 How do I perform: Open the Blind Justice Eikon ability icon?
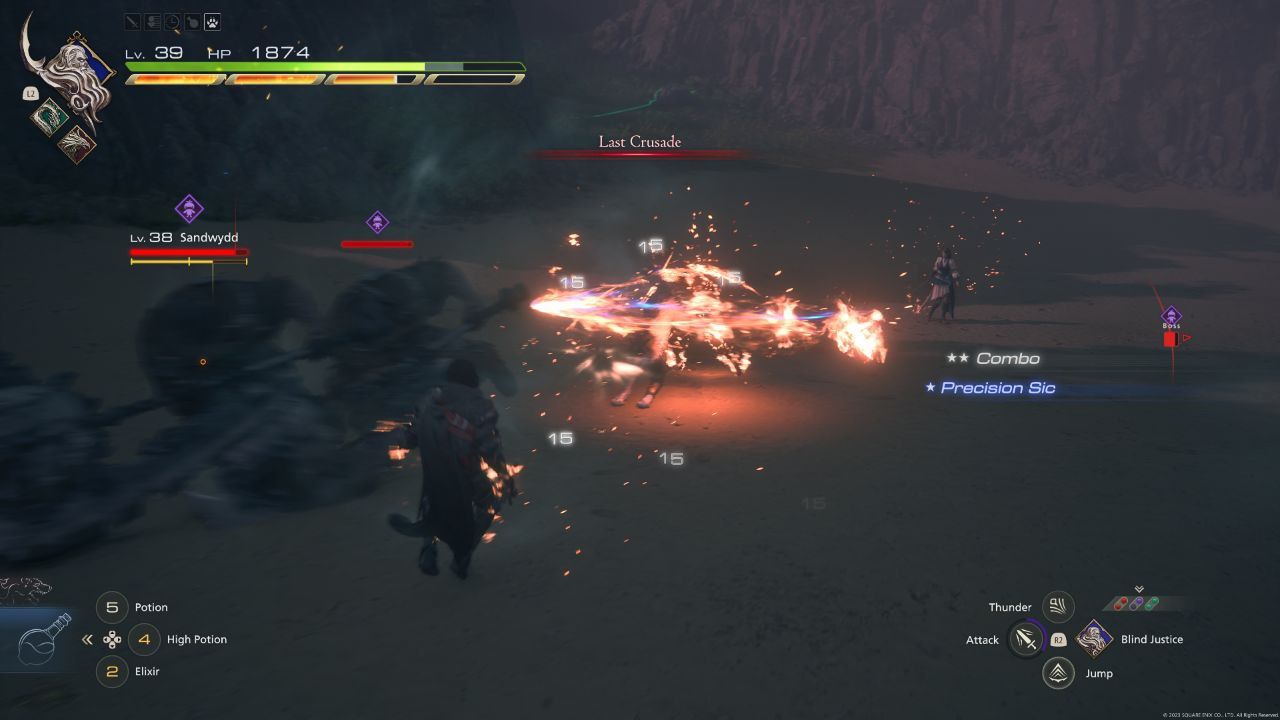pyautogui.click(x=1093, y=640)
